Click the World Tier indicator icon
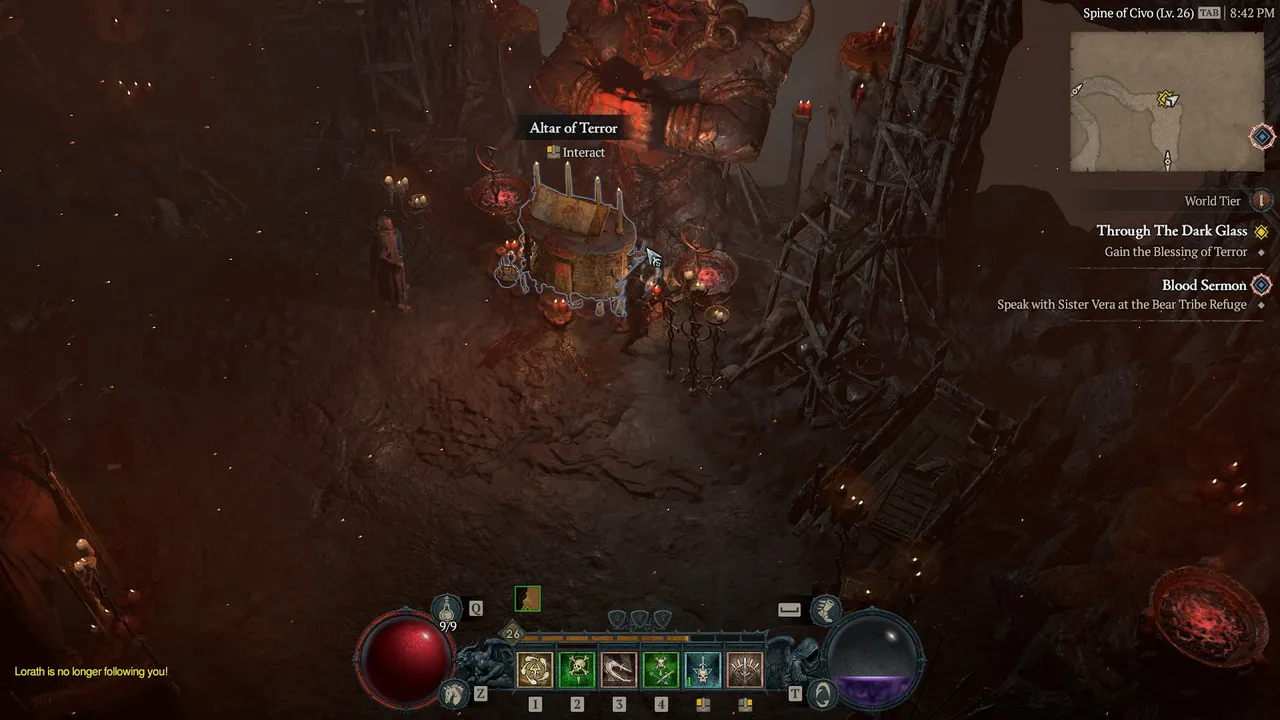The image size is (1280, 720). [x=1262, y=201]
